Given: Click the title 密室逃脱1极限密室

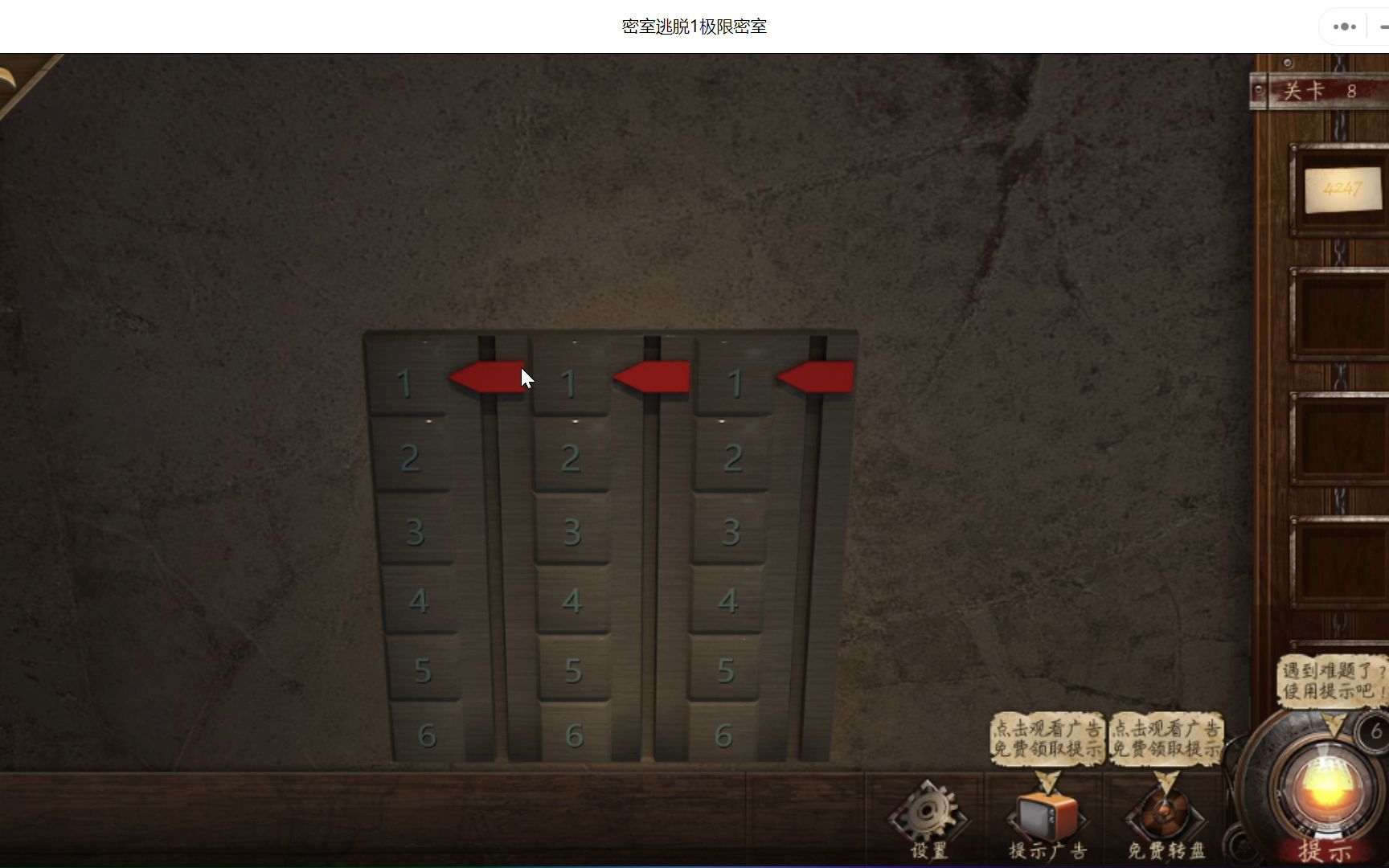Looking at the screenshot, I should coord(693,26).
